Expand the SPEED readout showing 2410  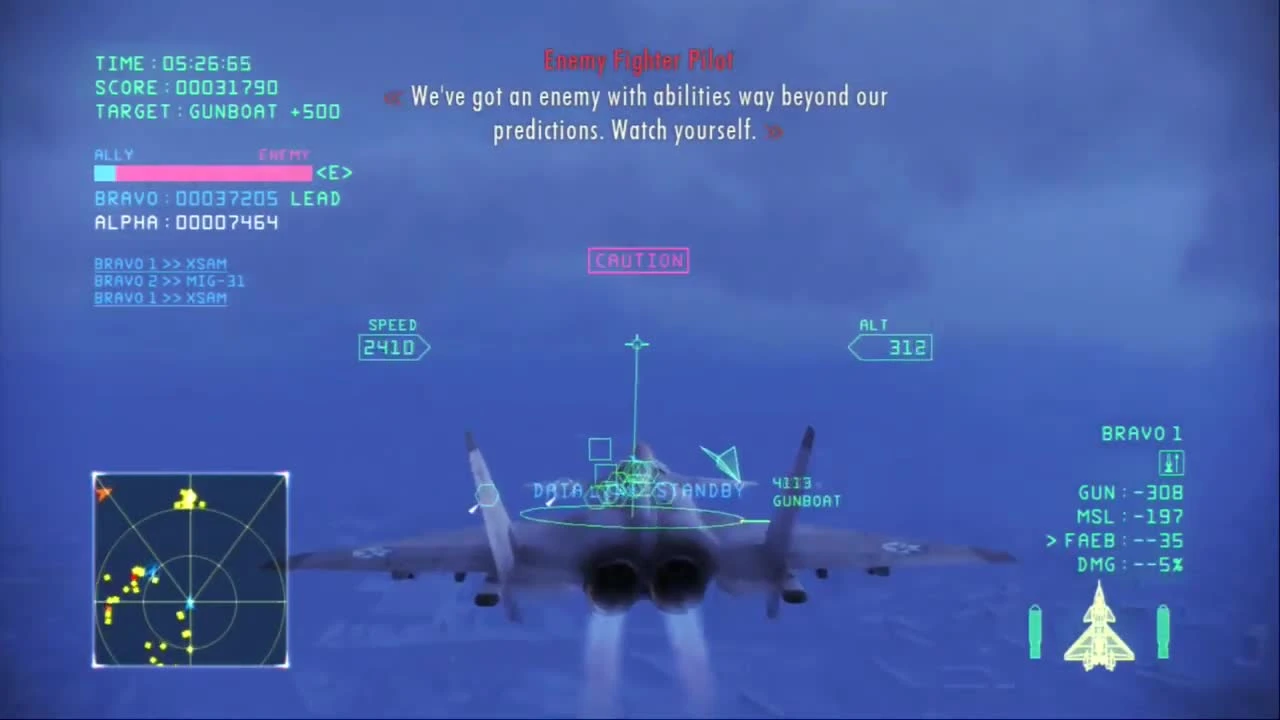(x=392, y=347)
